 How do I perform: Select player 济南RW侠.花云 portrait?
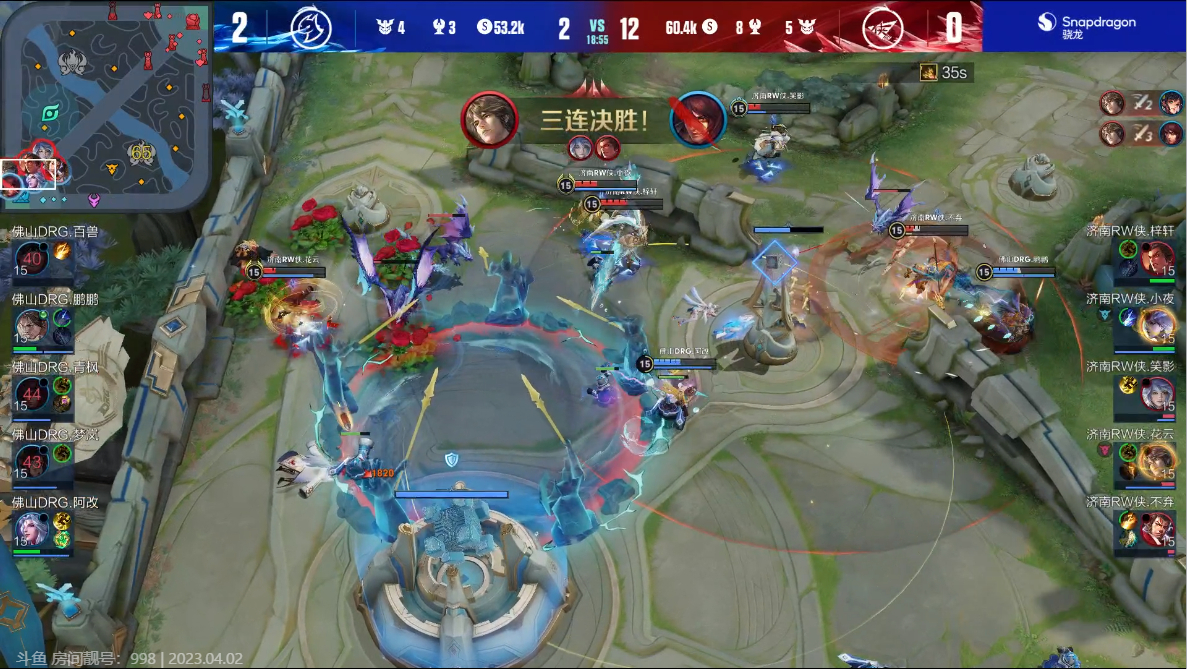pos(1157,461)
